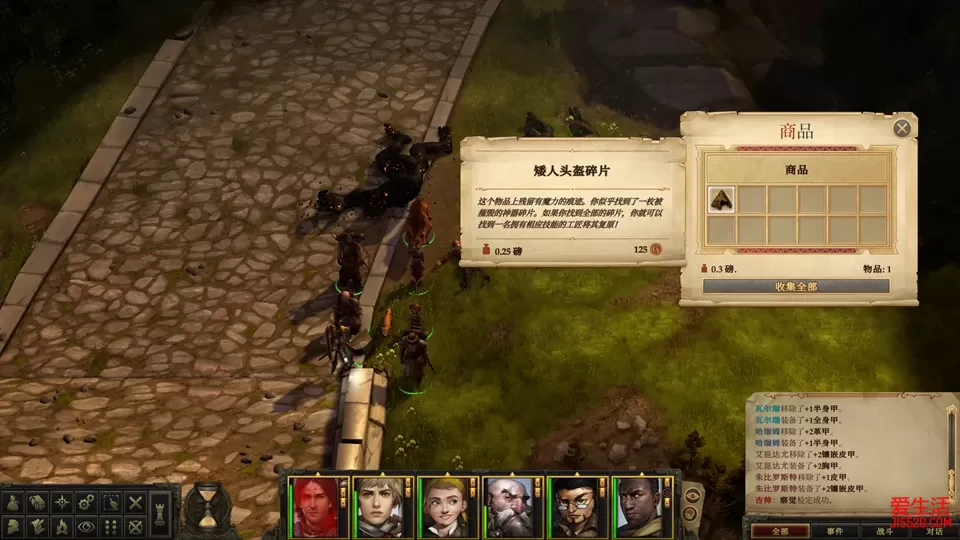Screen dimensions: 960x540
Task: Click the 收集全部 collect-all button
Action: 796,286
